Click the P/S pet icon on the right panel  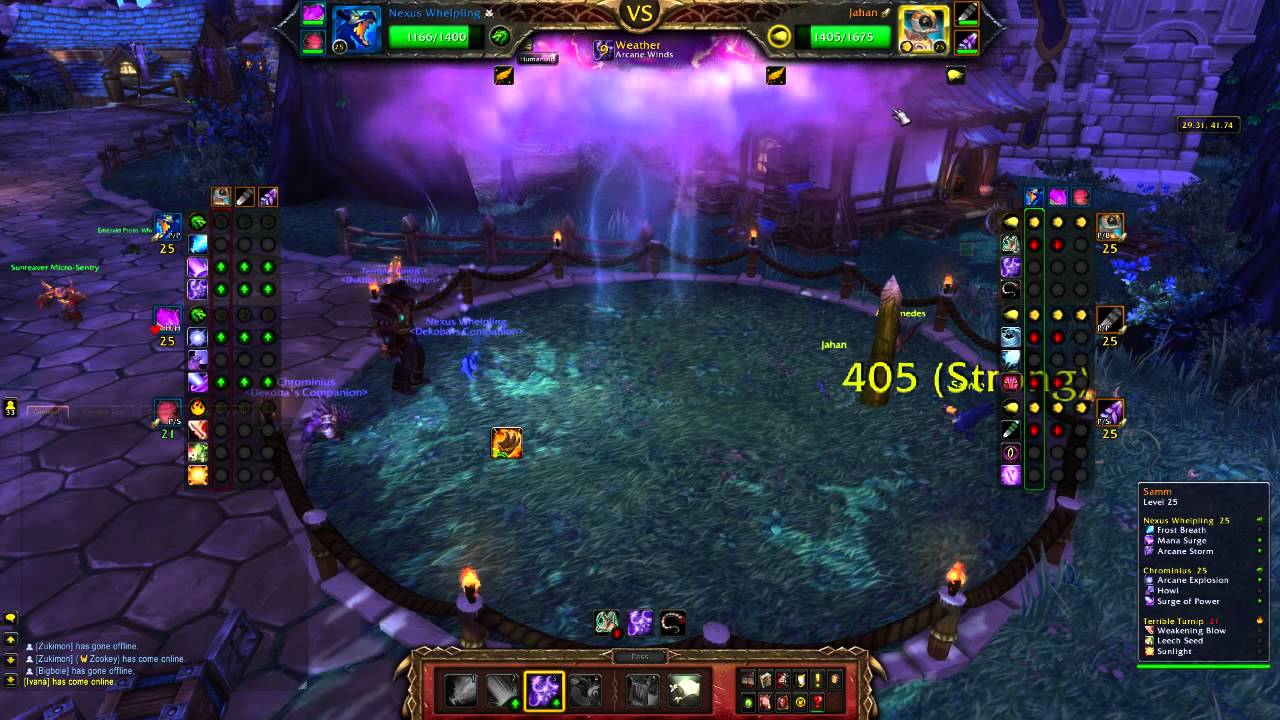coord(1111,413)
